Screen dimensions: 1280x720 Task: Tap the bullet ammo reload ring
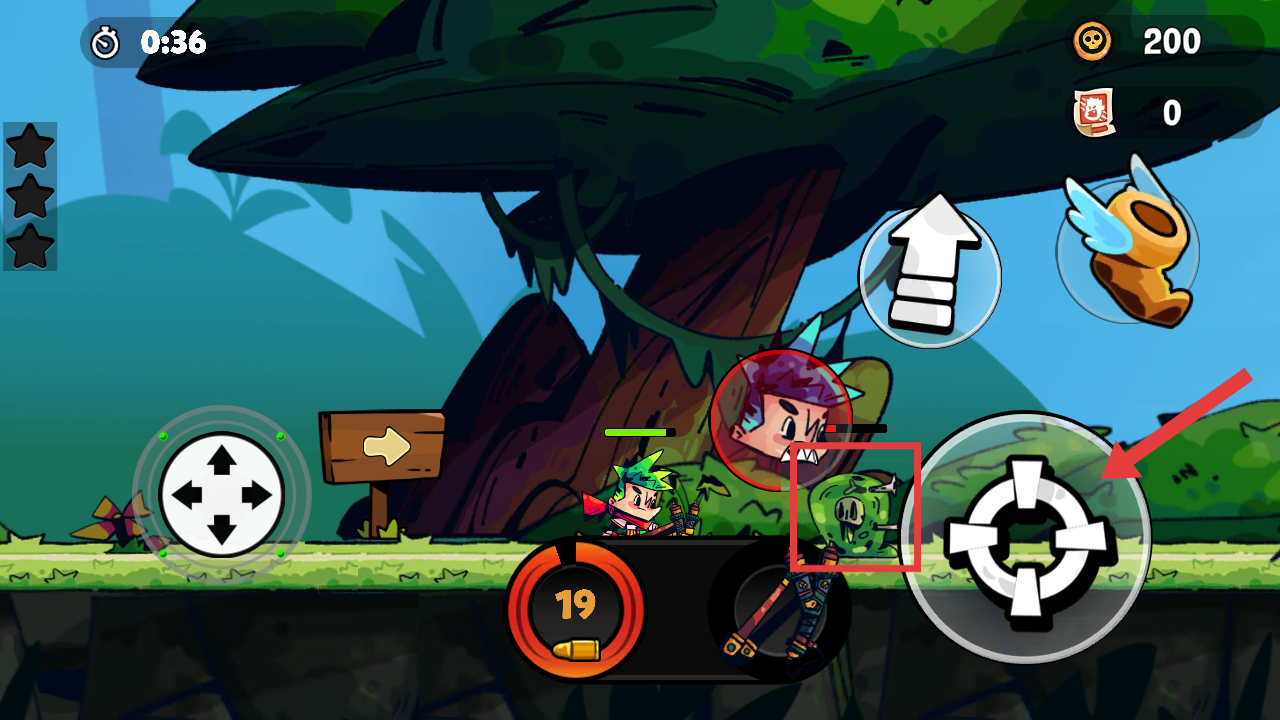(575, 608)
